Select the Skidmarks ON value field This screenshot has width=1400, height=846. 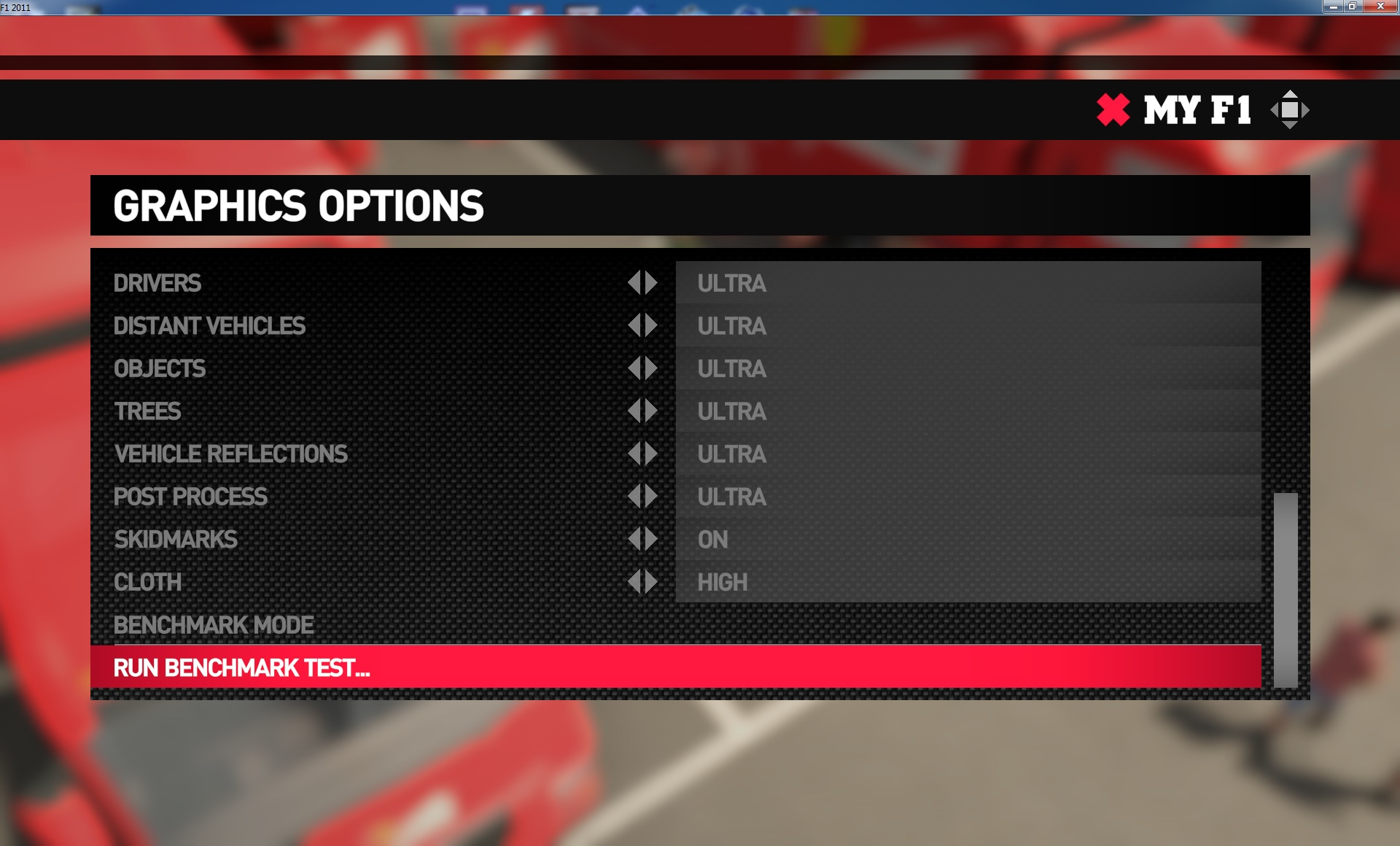click(968, 540)
